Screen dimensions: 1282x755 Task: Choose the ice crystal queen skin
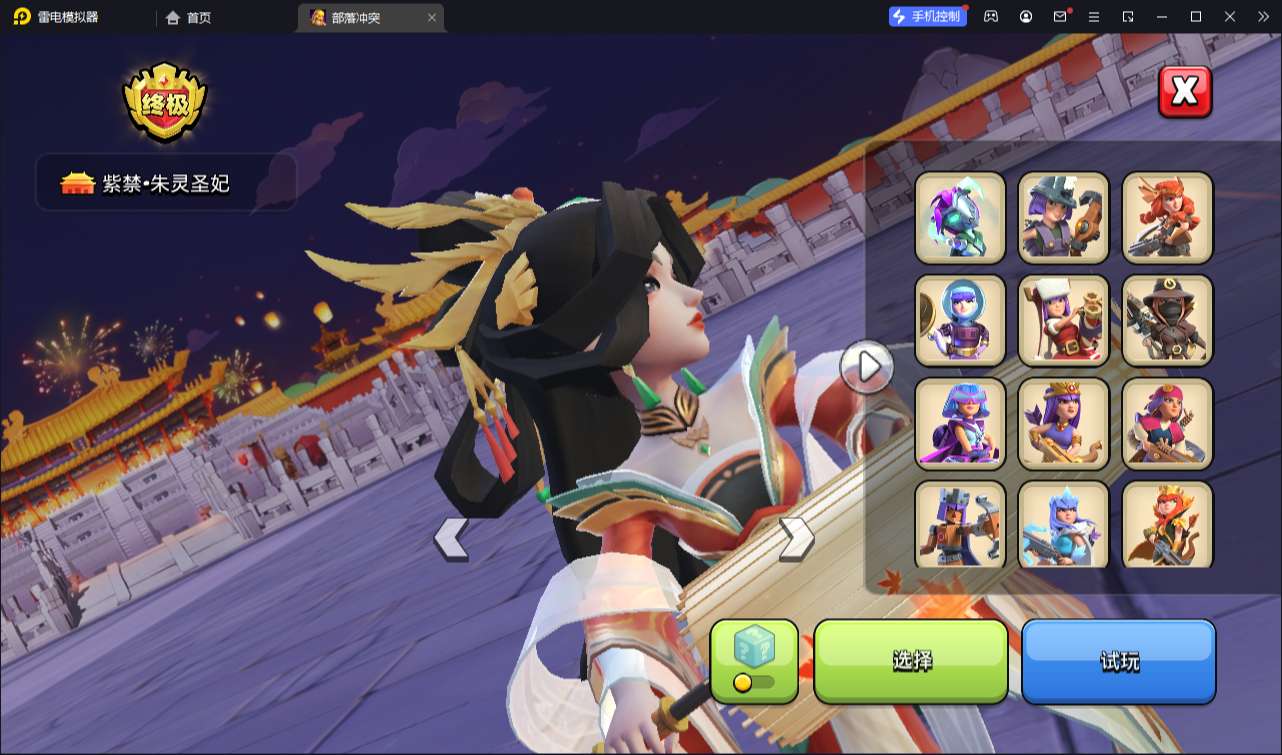1063,524
